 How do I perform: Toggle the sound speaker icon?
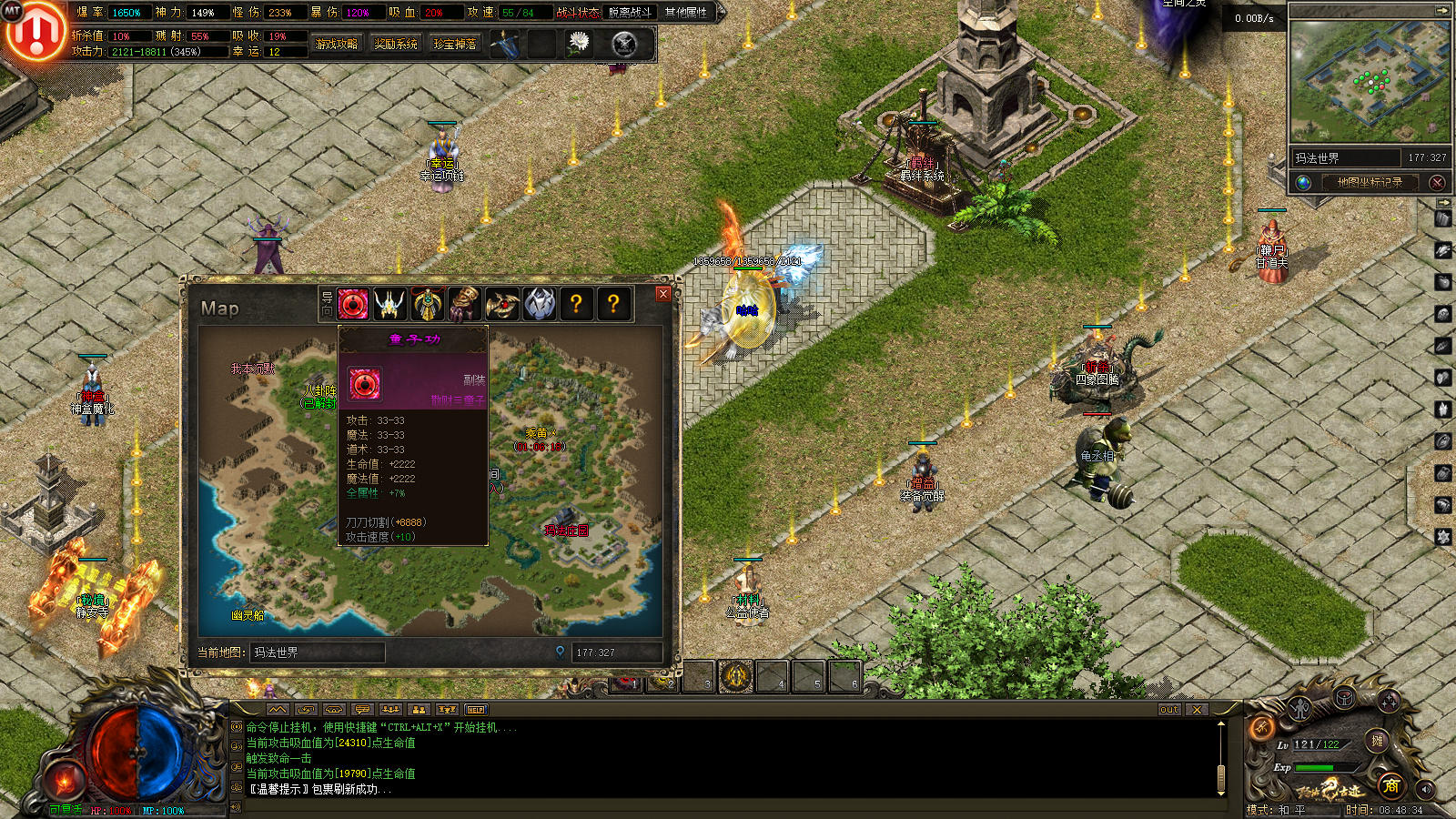tap(1425, 790)
